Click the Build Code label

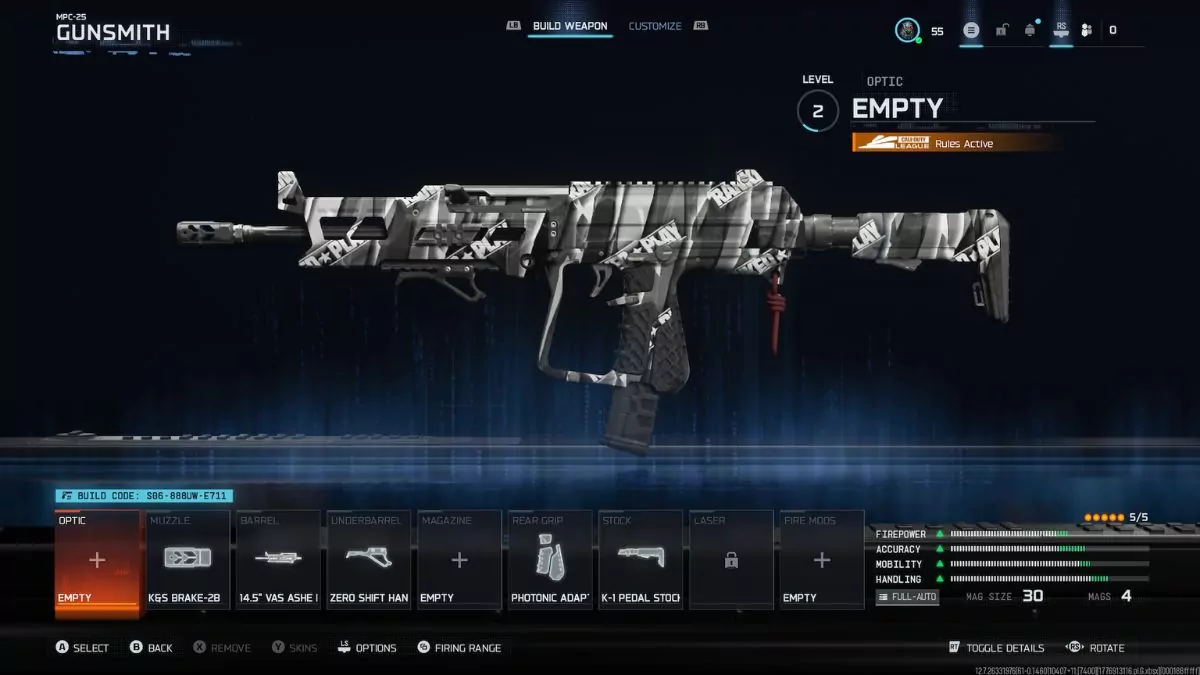145,495
